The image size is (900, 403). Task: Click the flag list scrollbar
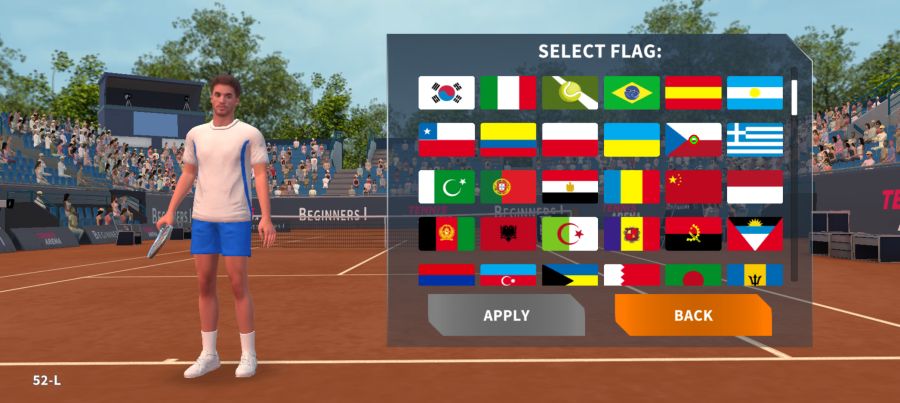click(794, 96)
